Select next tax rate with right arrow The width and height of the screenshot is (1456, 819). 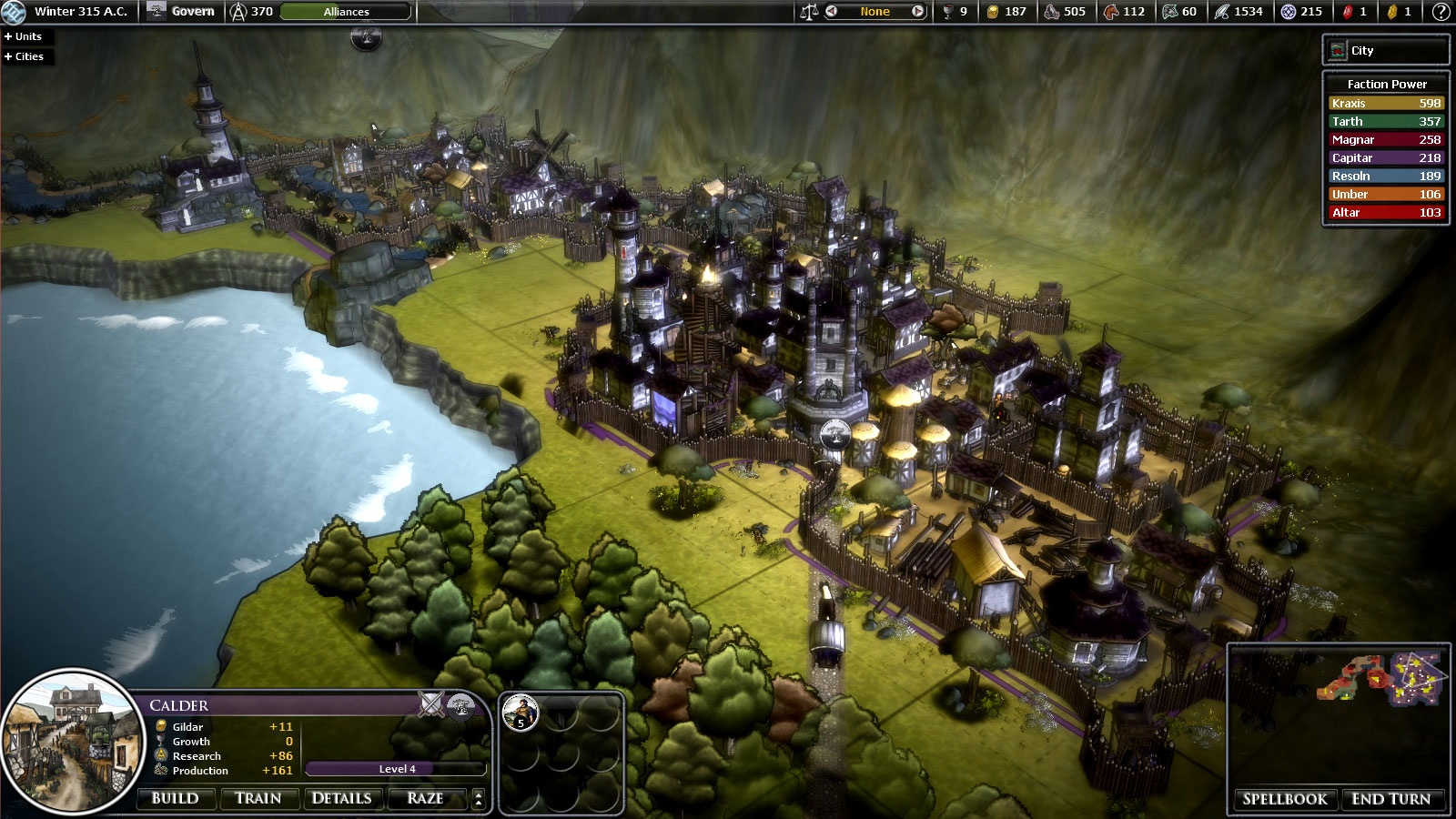(917, 12)
